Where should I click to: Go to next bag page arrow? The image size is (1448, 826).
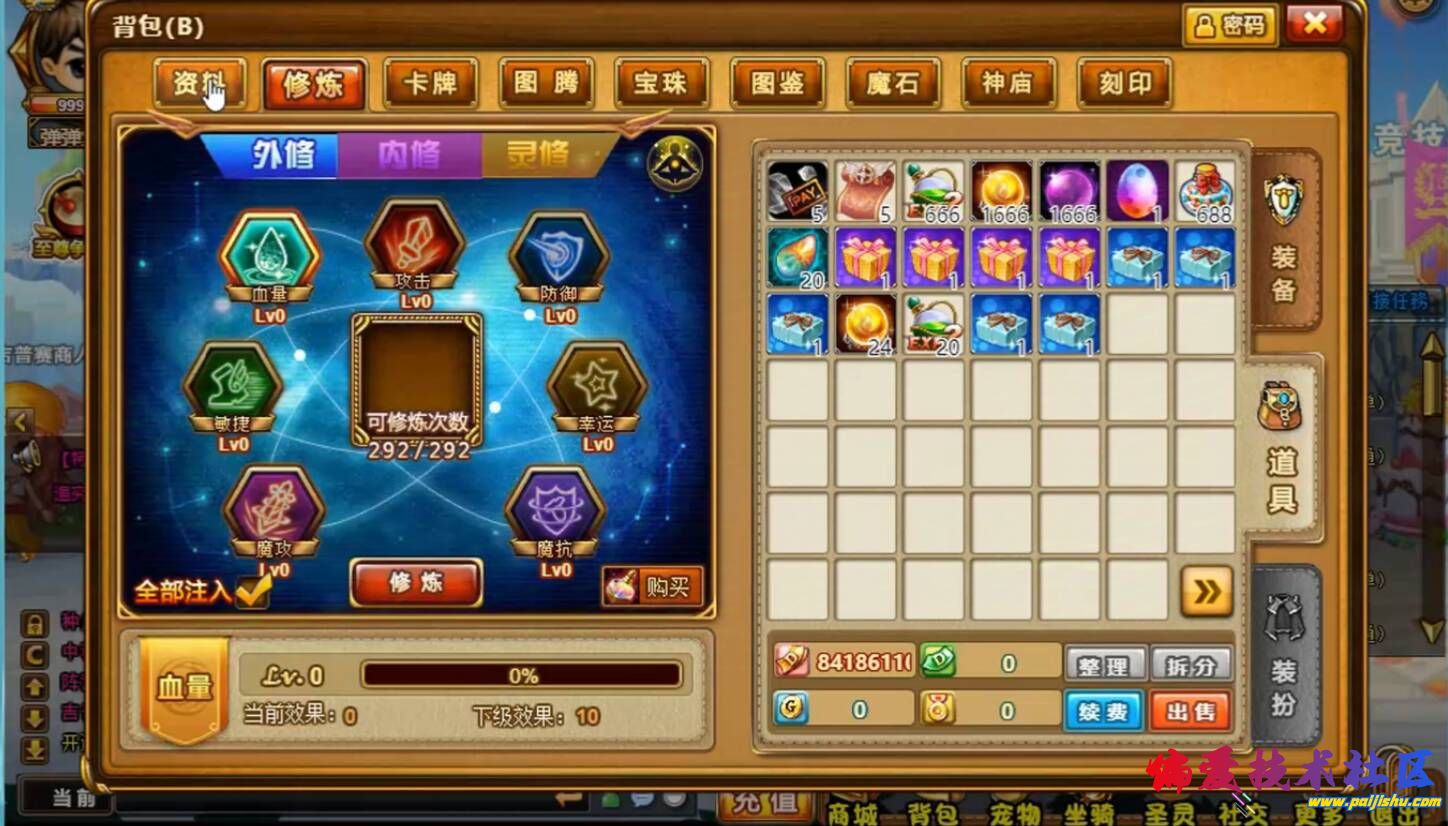click(1206, 592)
